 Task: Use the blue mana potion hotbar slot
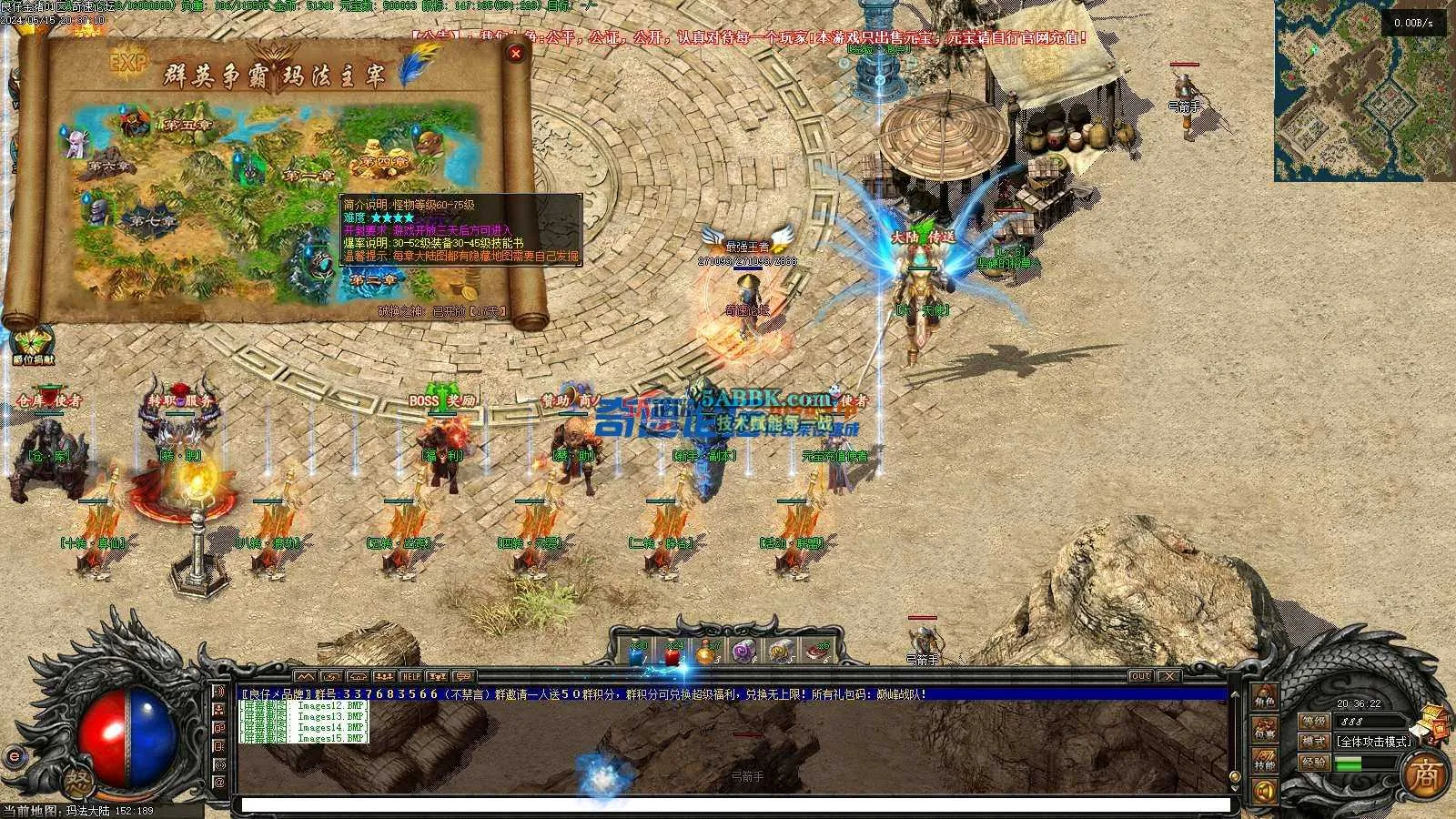pyautogui.click(x=637, y=652)
